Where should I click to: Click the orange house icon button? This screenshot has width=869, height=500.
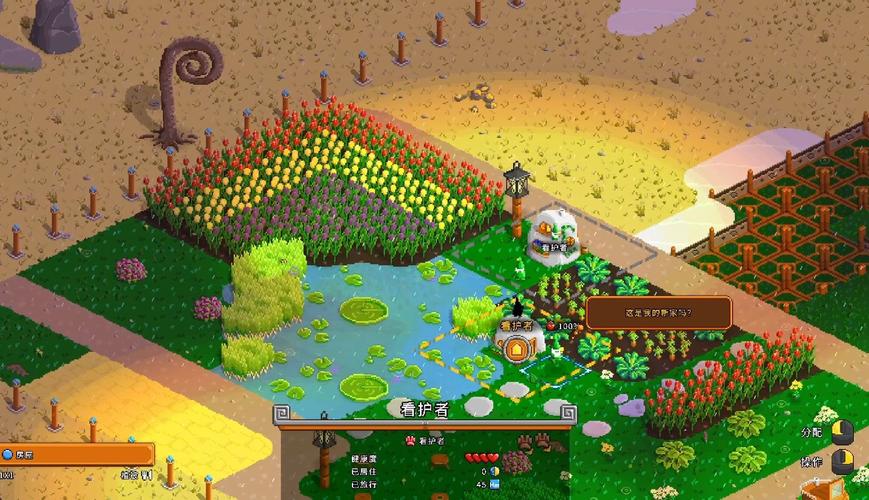[516, 349]
